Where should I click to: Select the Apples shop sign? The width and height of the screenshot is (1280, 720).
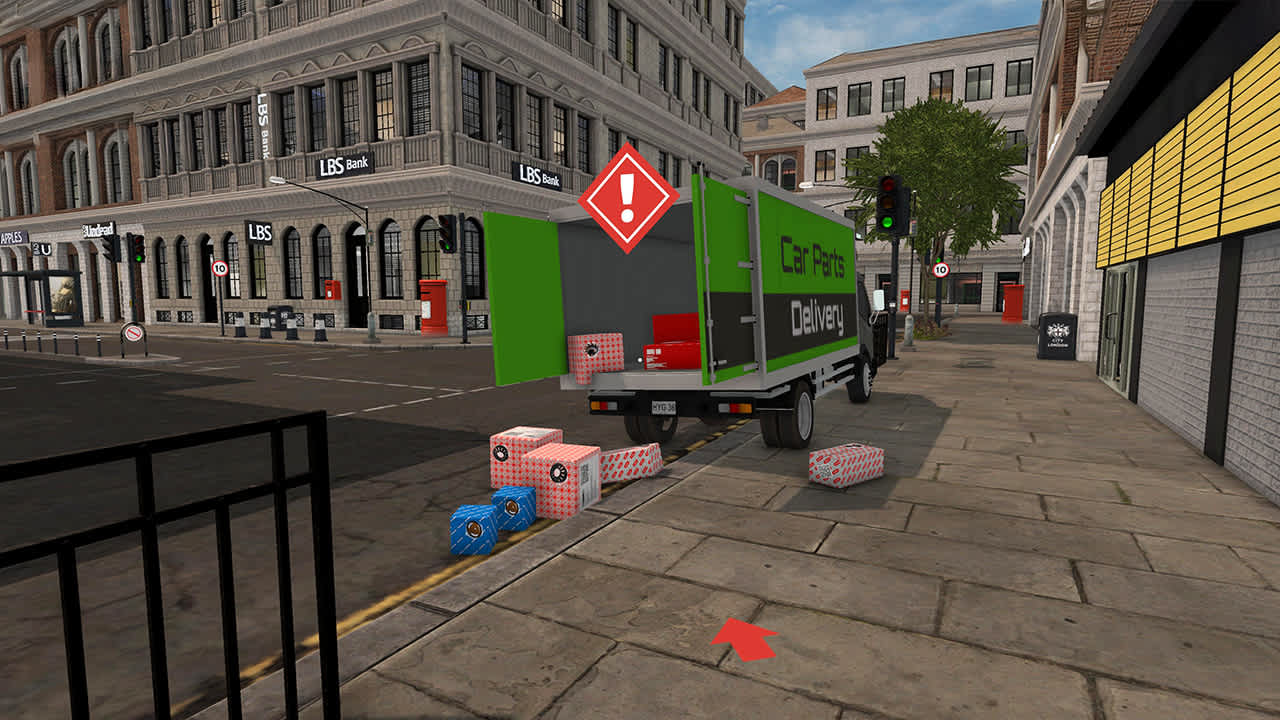[12, 236]
